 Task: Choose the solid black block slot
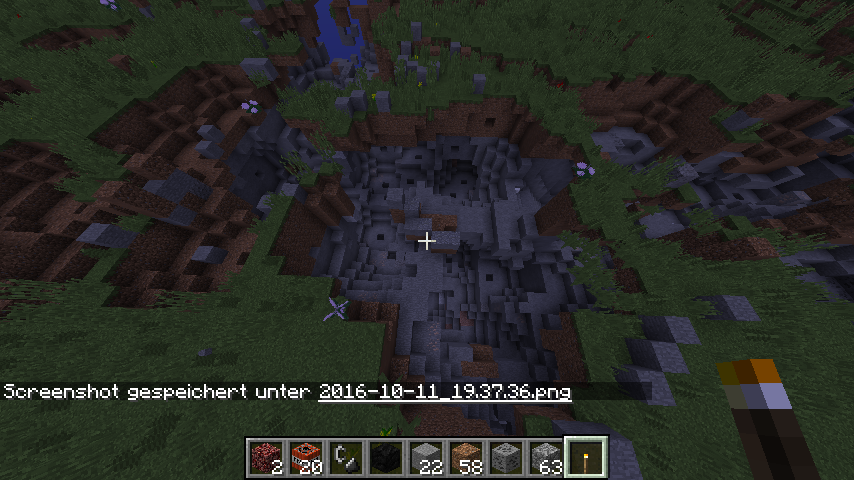[385, 457]
